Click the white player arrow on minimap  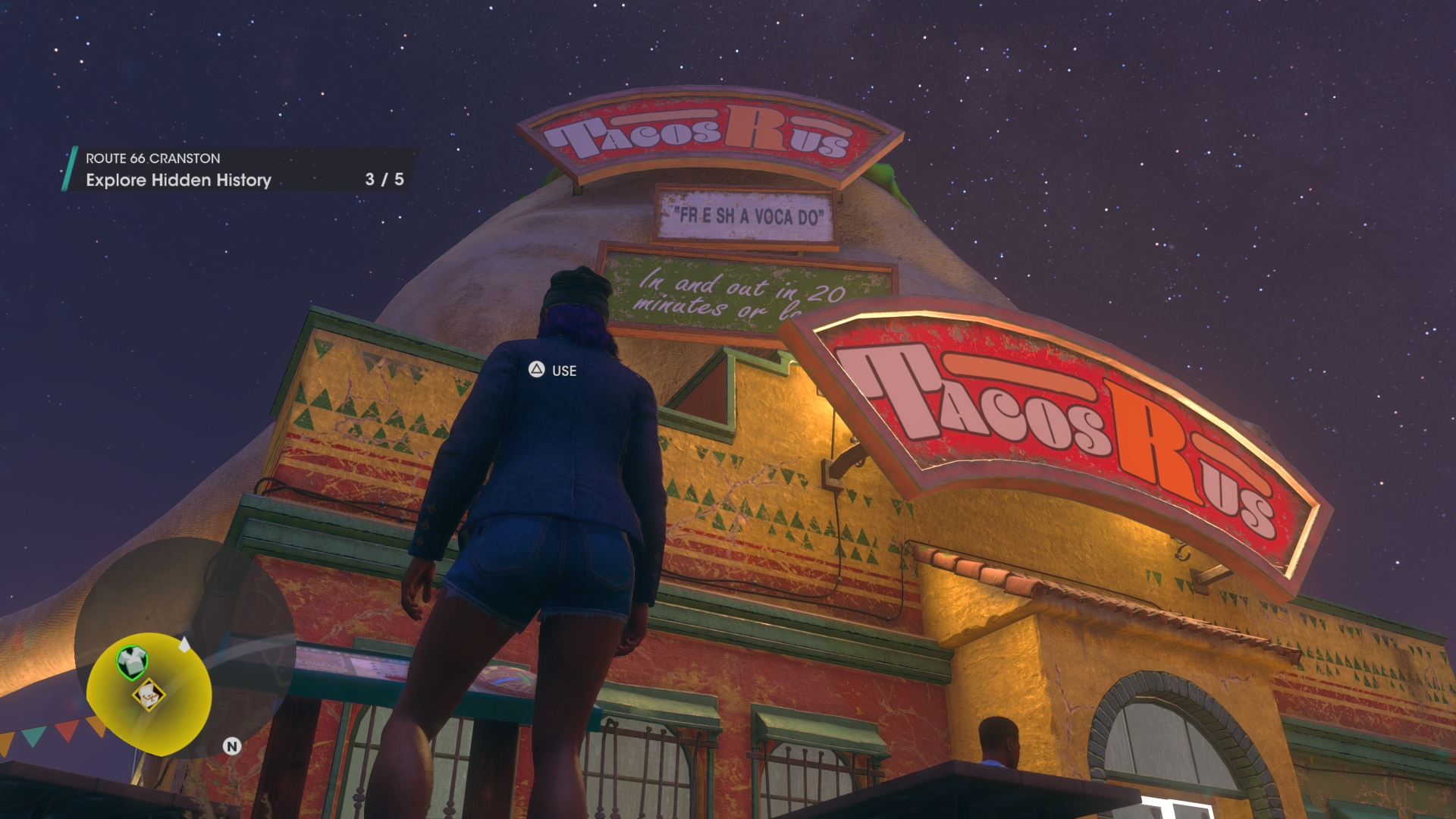click(x=184, y=645)
